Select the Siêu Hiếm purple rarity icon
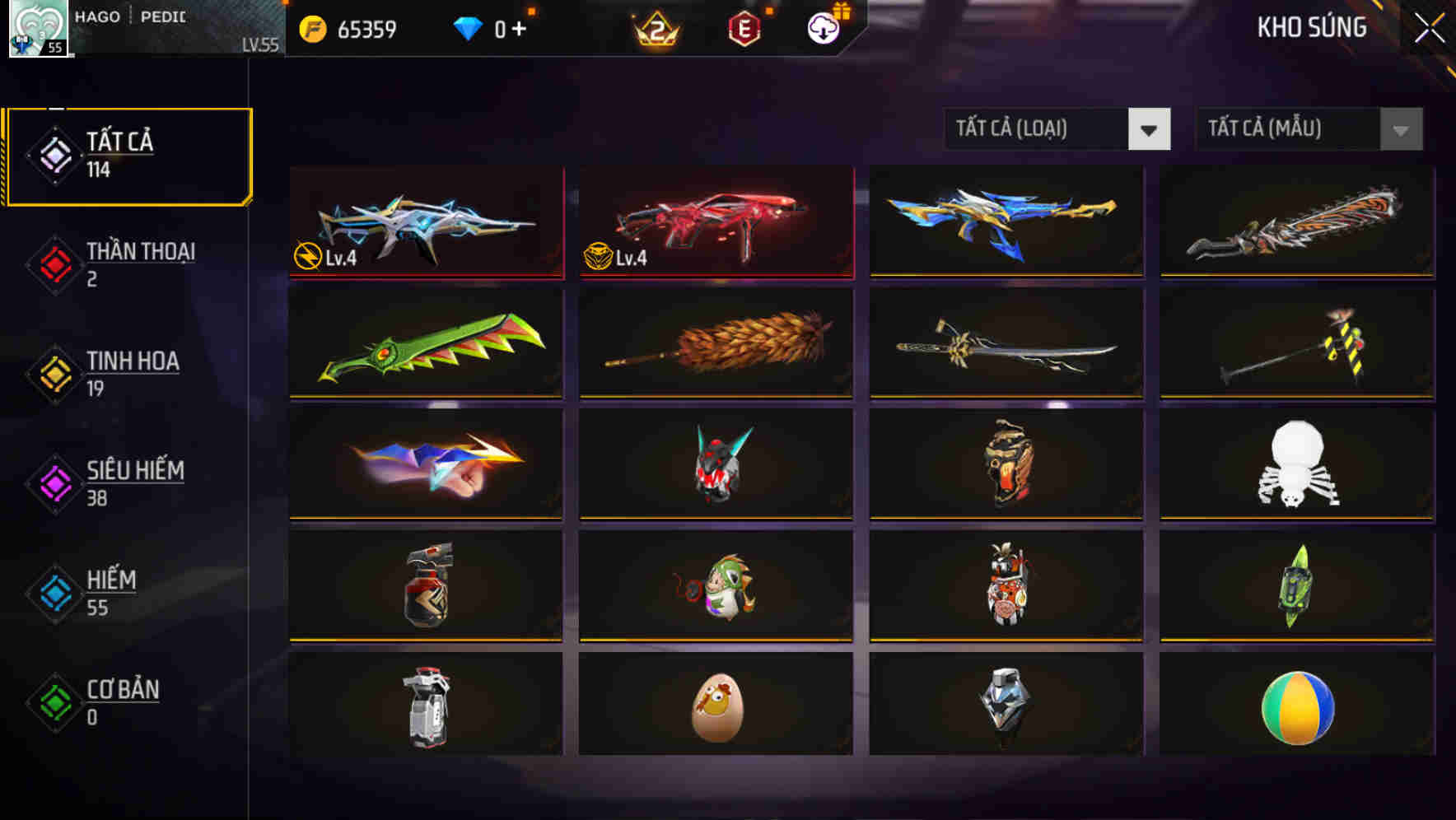 53,482
